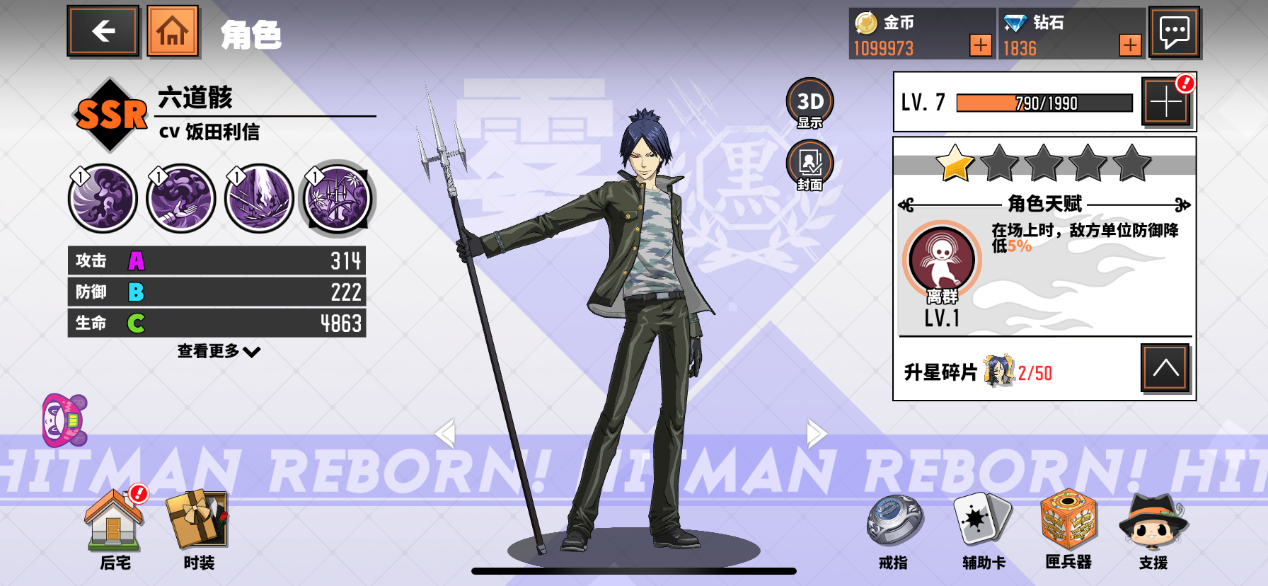The width and height of the screenshot is (1268, 586).
Task: Show the next character
Action: click(x=817, y=433)
